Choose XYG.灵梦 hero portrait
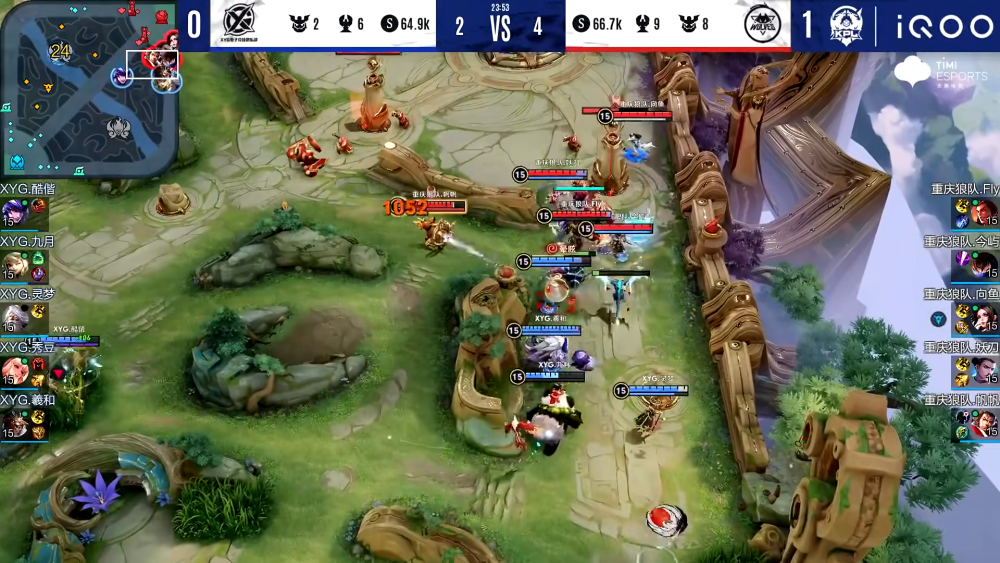The height and width of the screenshot is (563, 1000). (13, 318)
